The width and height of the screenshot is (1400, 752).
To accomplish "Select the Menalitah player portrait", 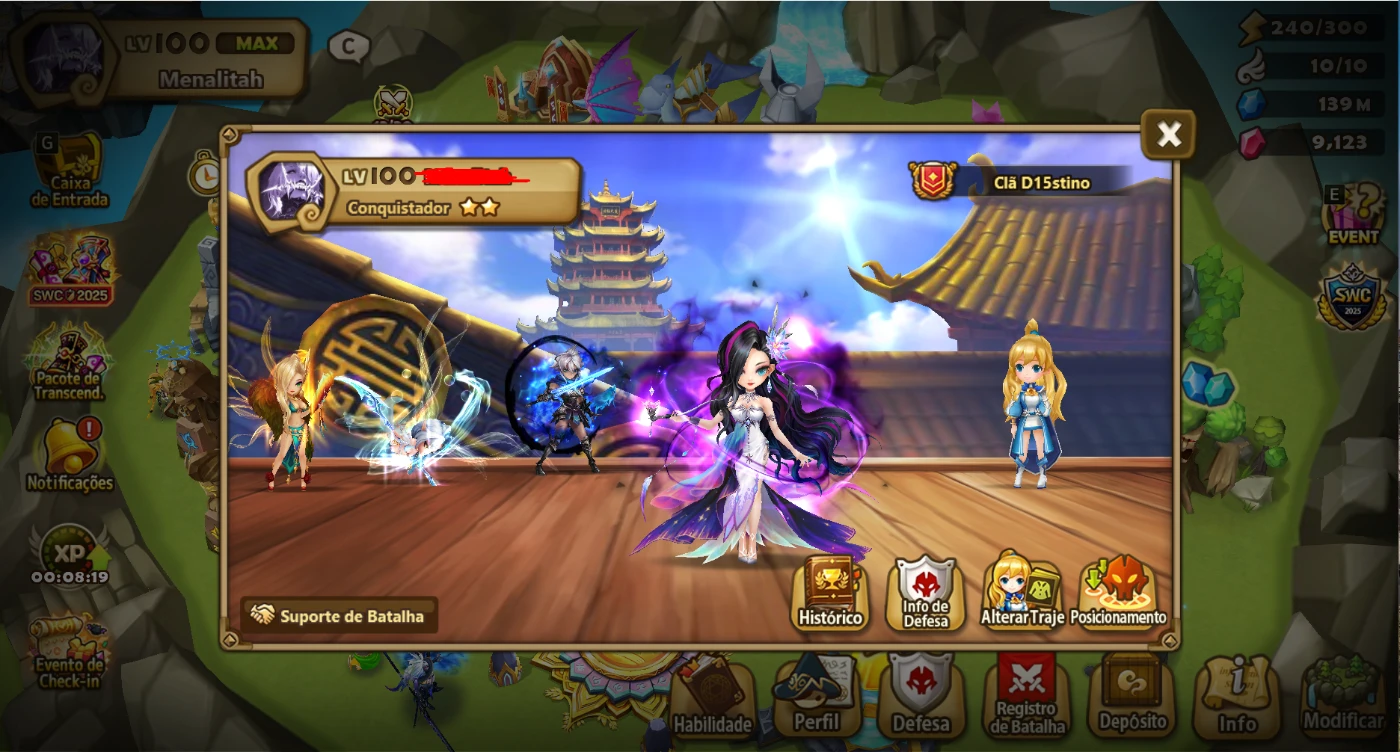I will click(60, 55).
